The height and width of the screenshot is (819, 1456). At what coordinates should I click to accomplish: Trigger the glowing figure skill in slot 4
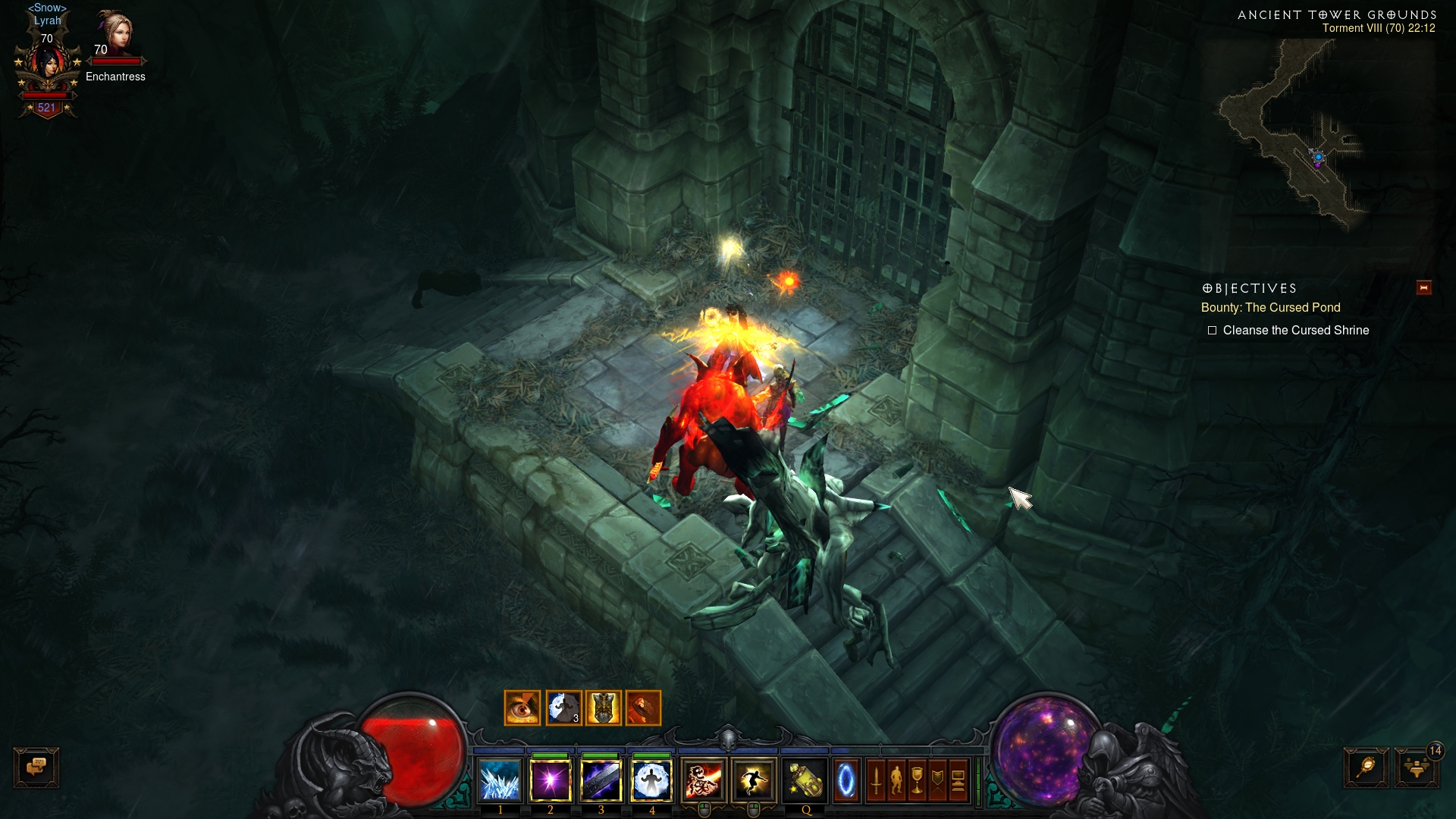pos(651,780)
